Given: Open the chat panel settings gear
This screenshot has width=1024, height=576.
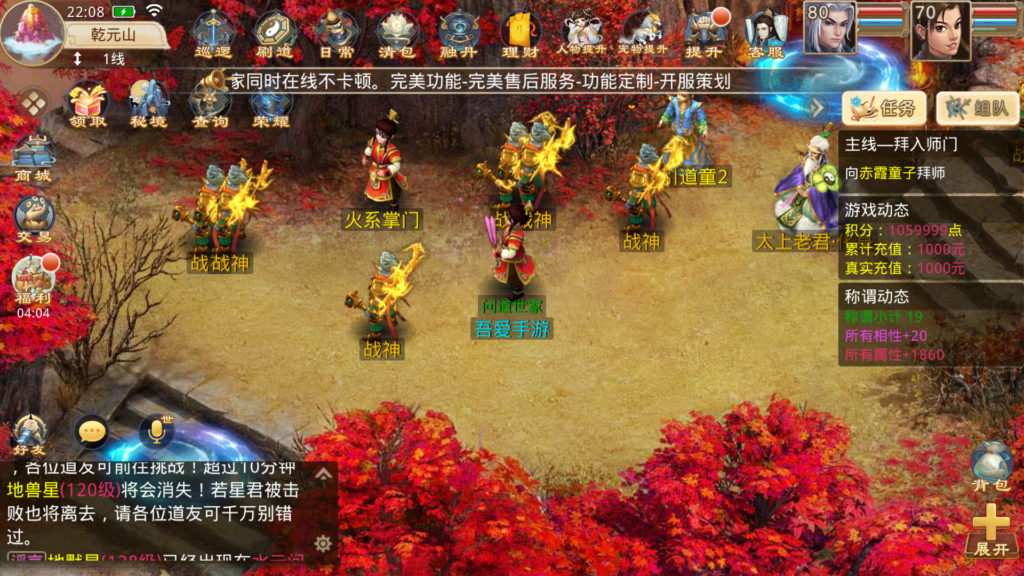Looking at the screenshot, I should 323,543.
